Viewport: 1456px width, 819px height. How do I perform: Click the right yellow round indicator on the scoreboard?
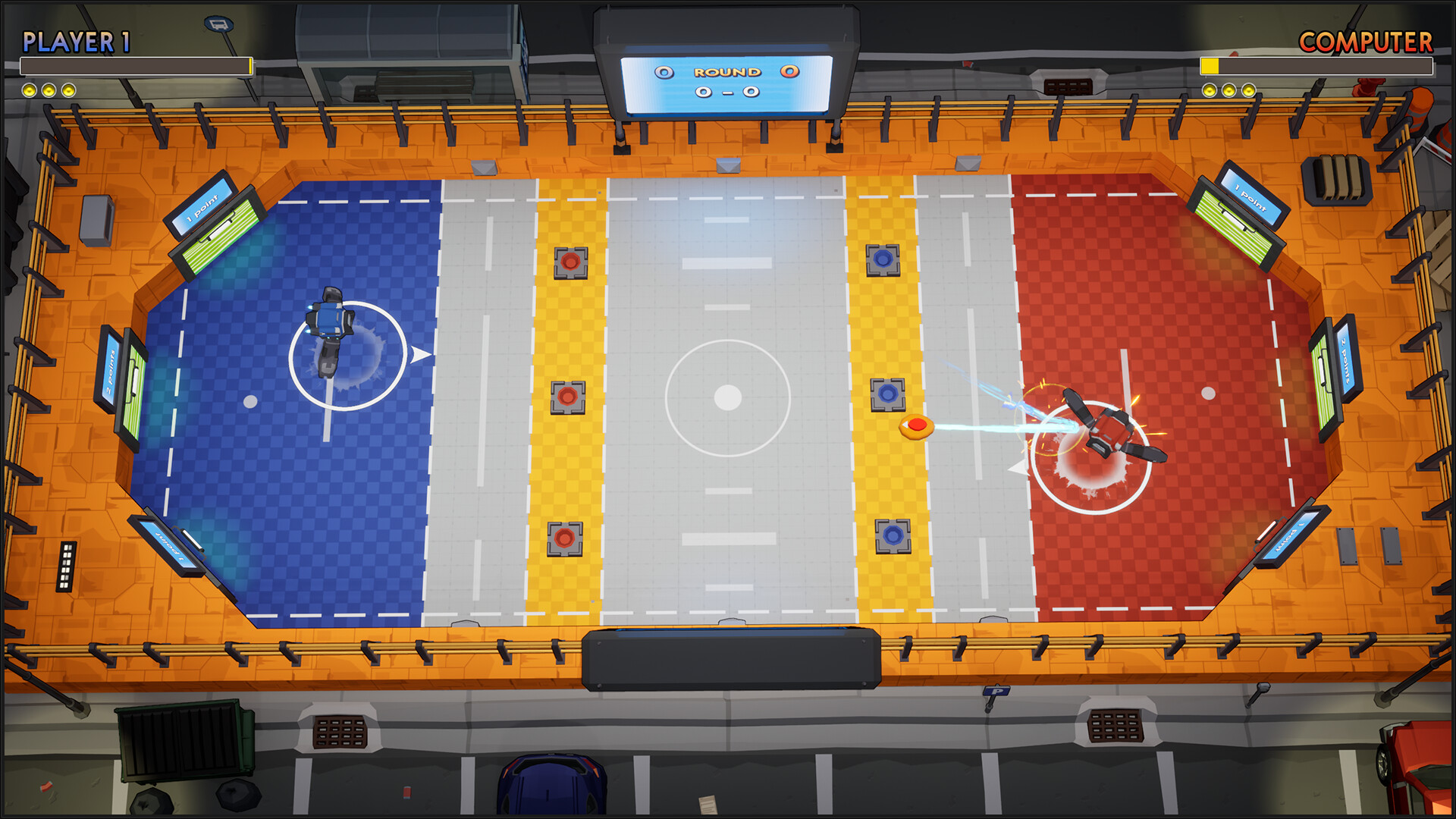point(789,71)
